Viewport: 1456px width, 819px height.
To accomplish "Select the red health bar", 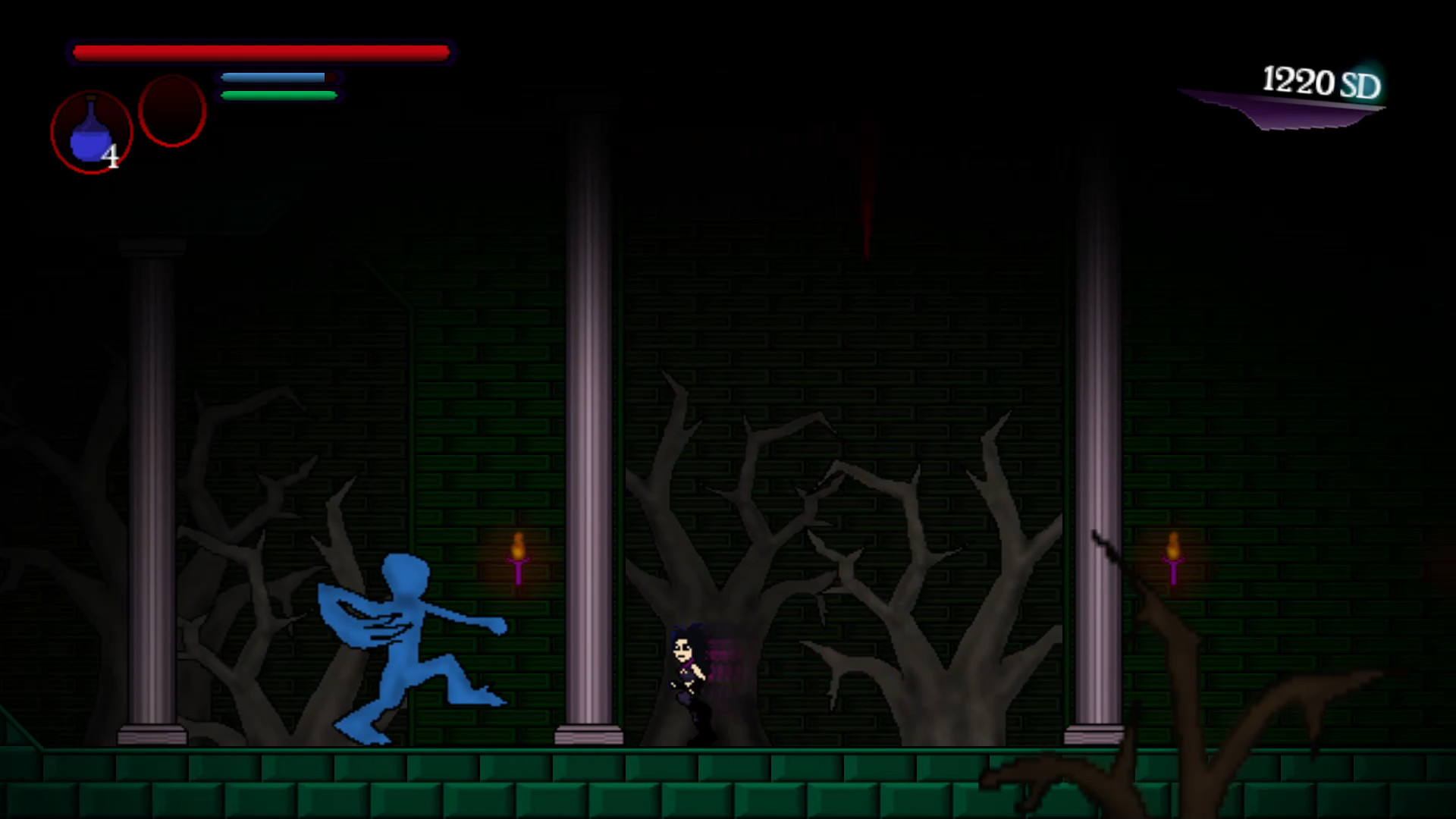I will click(x=262, y=52).
